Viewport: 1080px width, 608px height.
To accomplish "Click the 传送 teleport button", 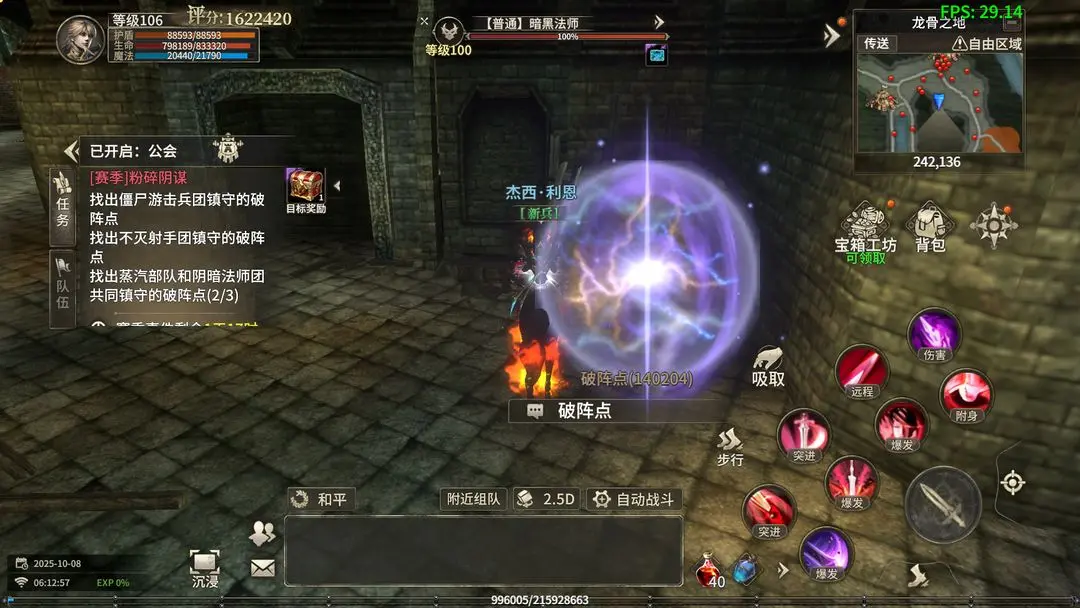I will tap(876, 44).
